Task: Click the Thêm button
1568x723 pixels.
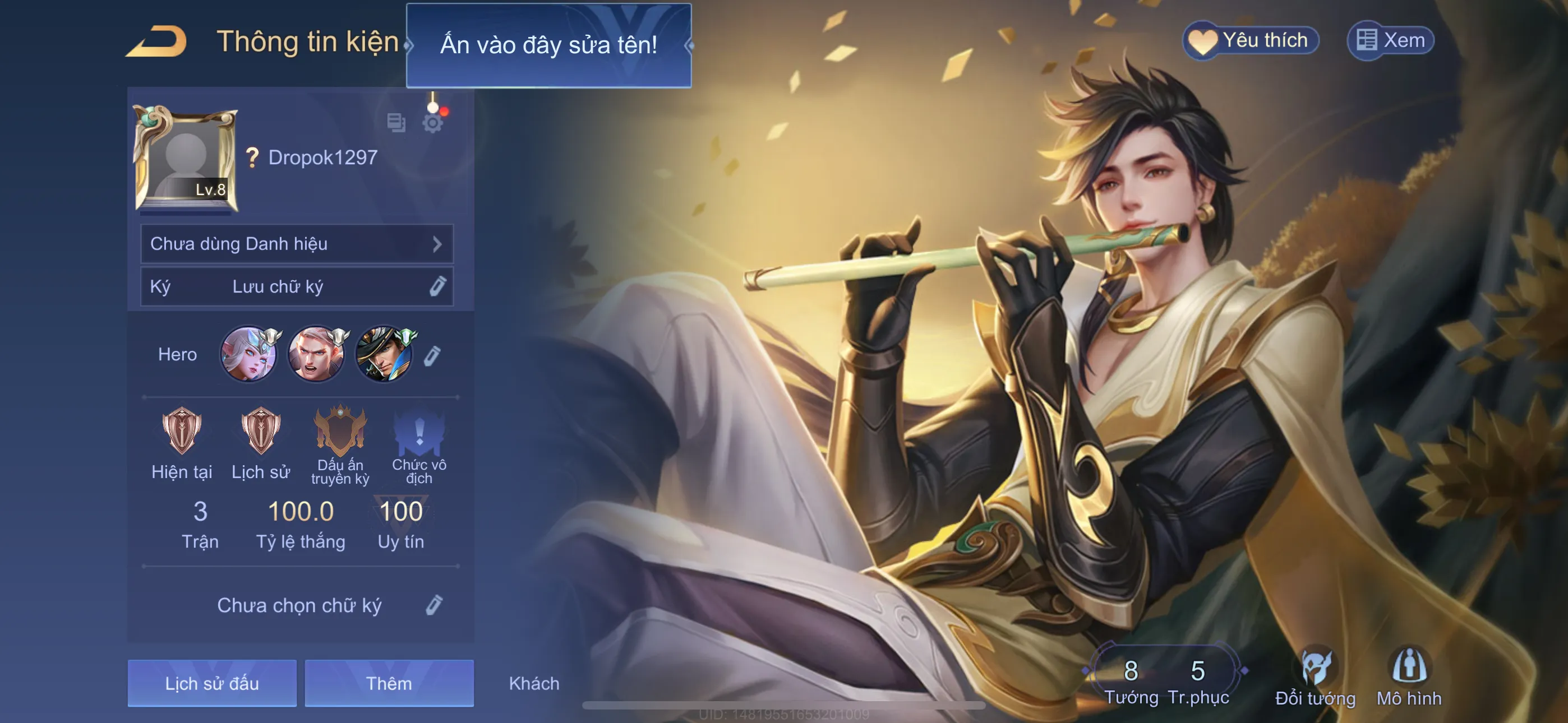Action: [389, 683]
